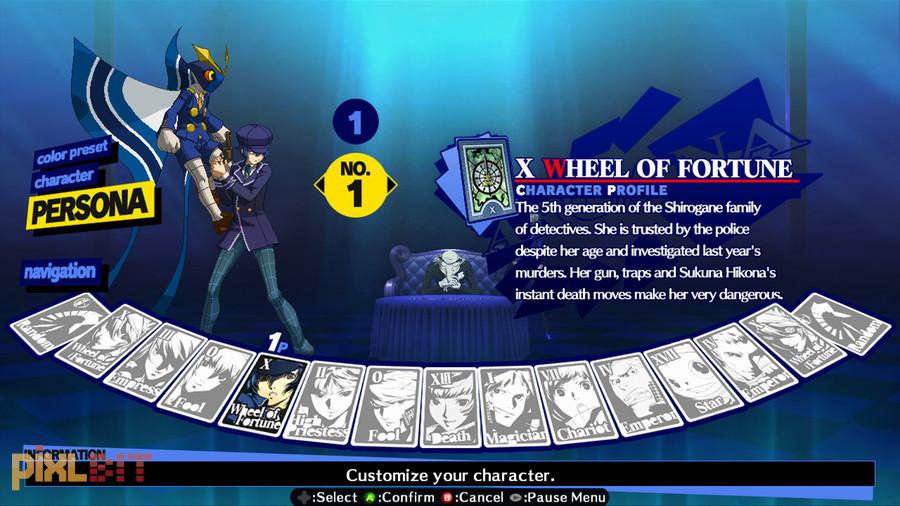Choose the PERSONA menu entry
Image resolution: width=900 pixels, height=506 pixels.
point(90,207)
